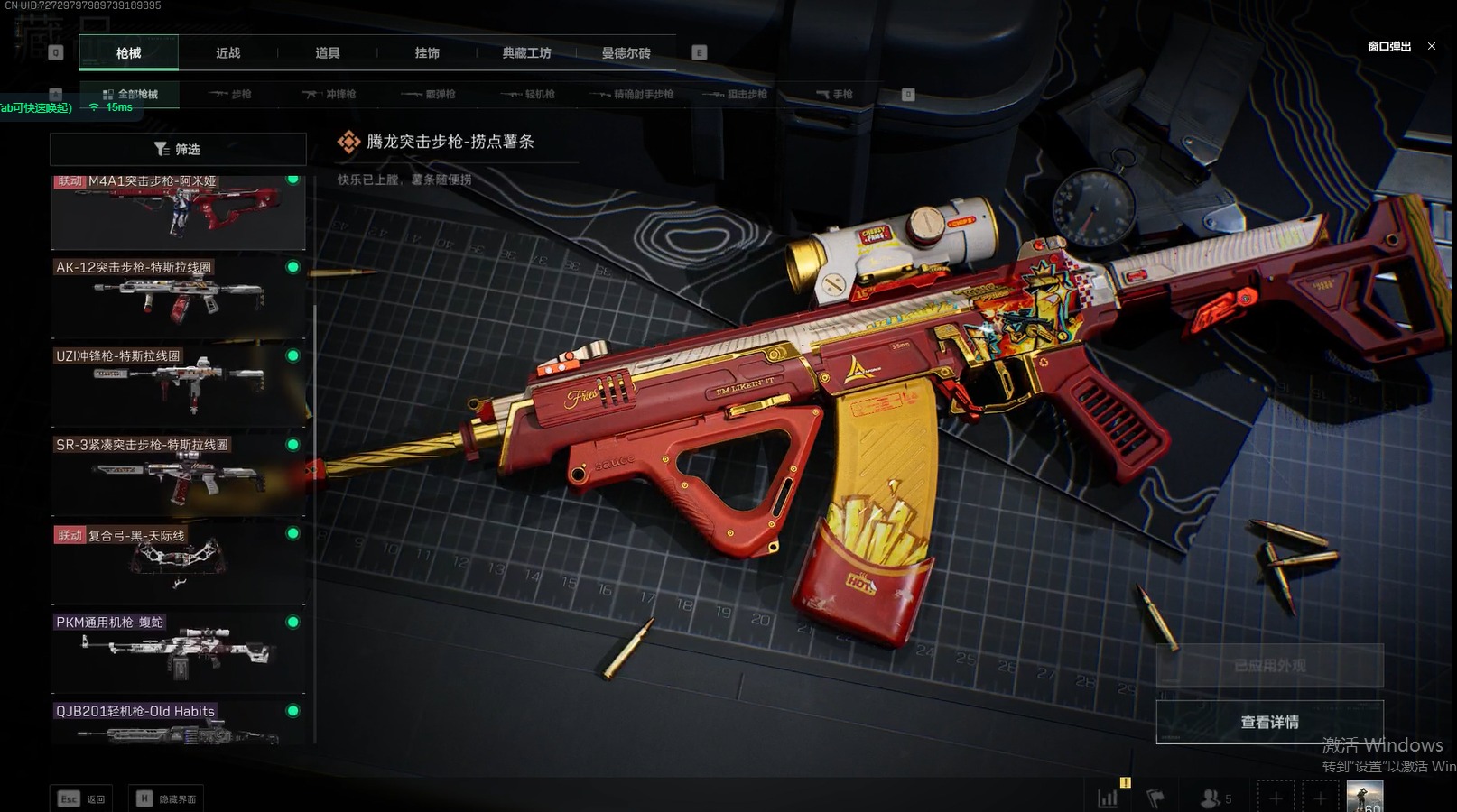Screen dimensions: 1457x812
Task: Select the AK-12 突击步枪-特斯拉线圈 skin
Action: pyautogui.click(x=178, y=297)
